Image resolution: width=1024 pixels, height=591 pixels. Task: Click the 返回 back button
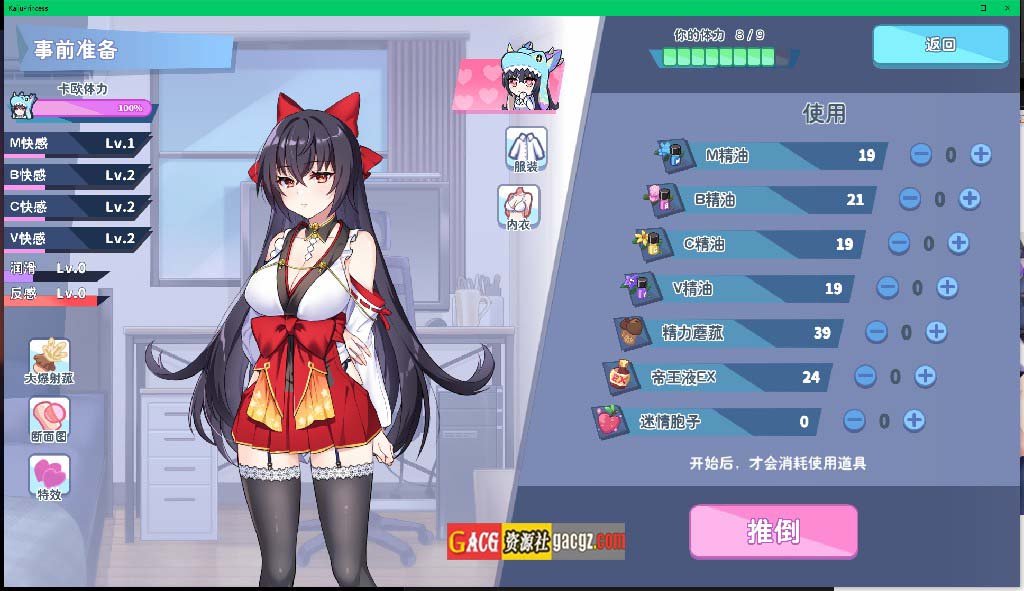[940, 45]
